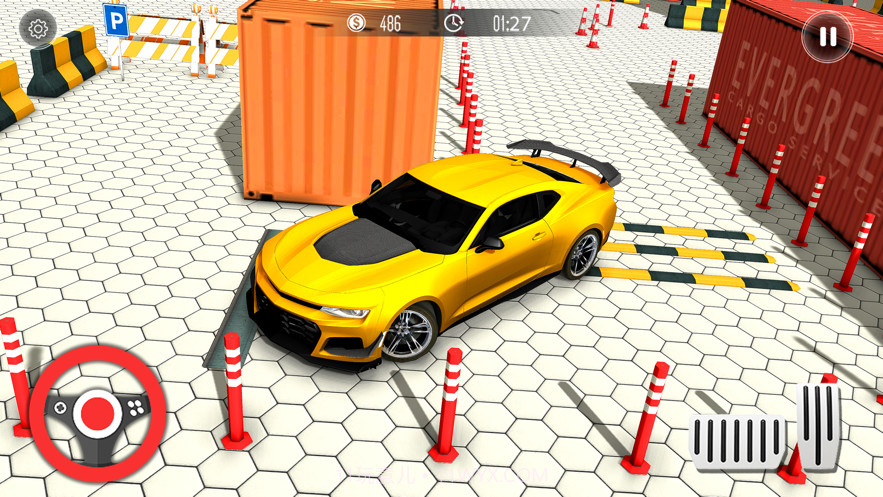This screenshot has height=497, width=883.
Task: Open the gear settings menu
Action: pos(38,29)
